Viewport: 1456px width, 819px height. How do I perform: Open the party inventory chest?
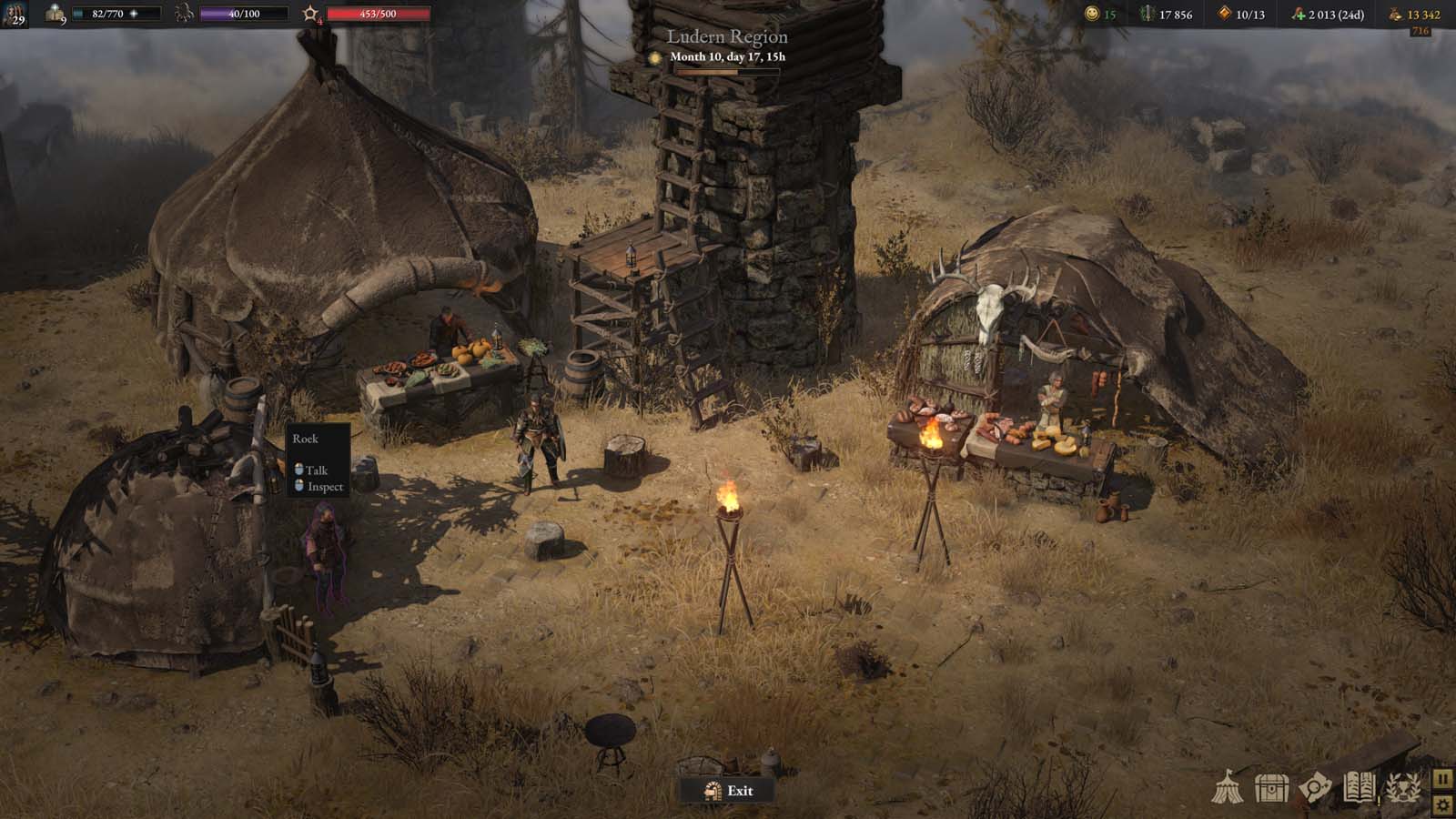(1271, 786)
